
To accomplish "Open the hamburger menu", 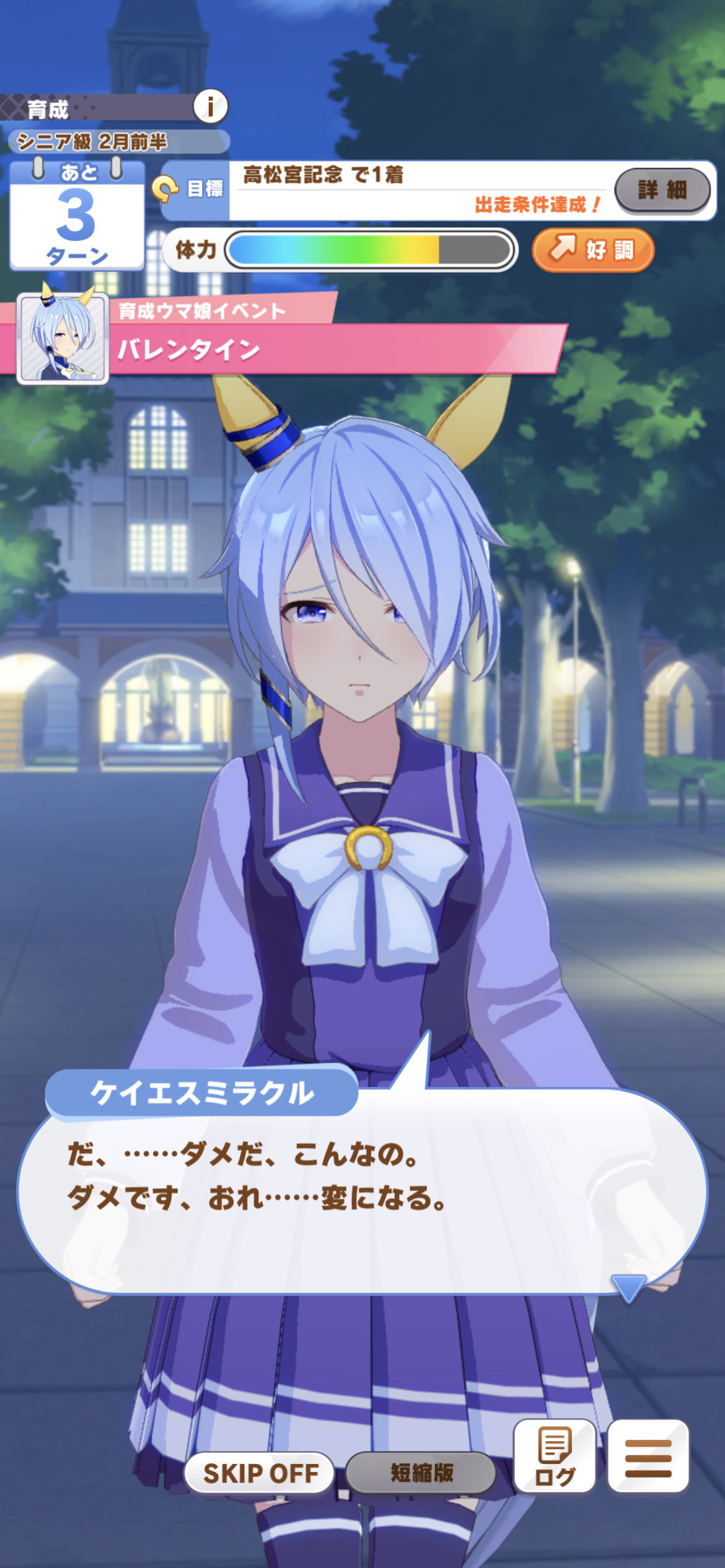I will pyautogui.click(x=648, y=1456).
